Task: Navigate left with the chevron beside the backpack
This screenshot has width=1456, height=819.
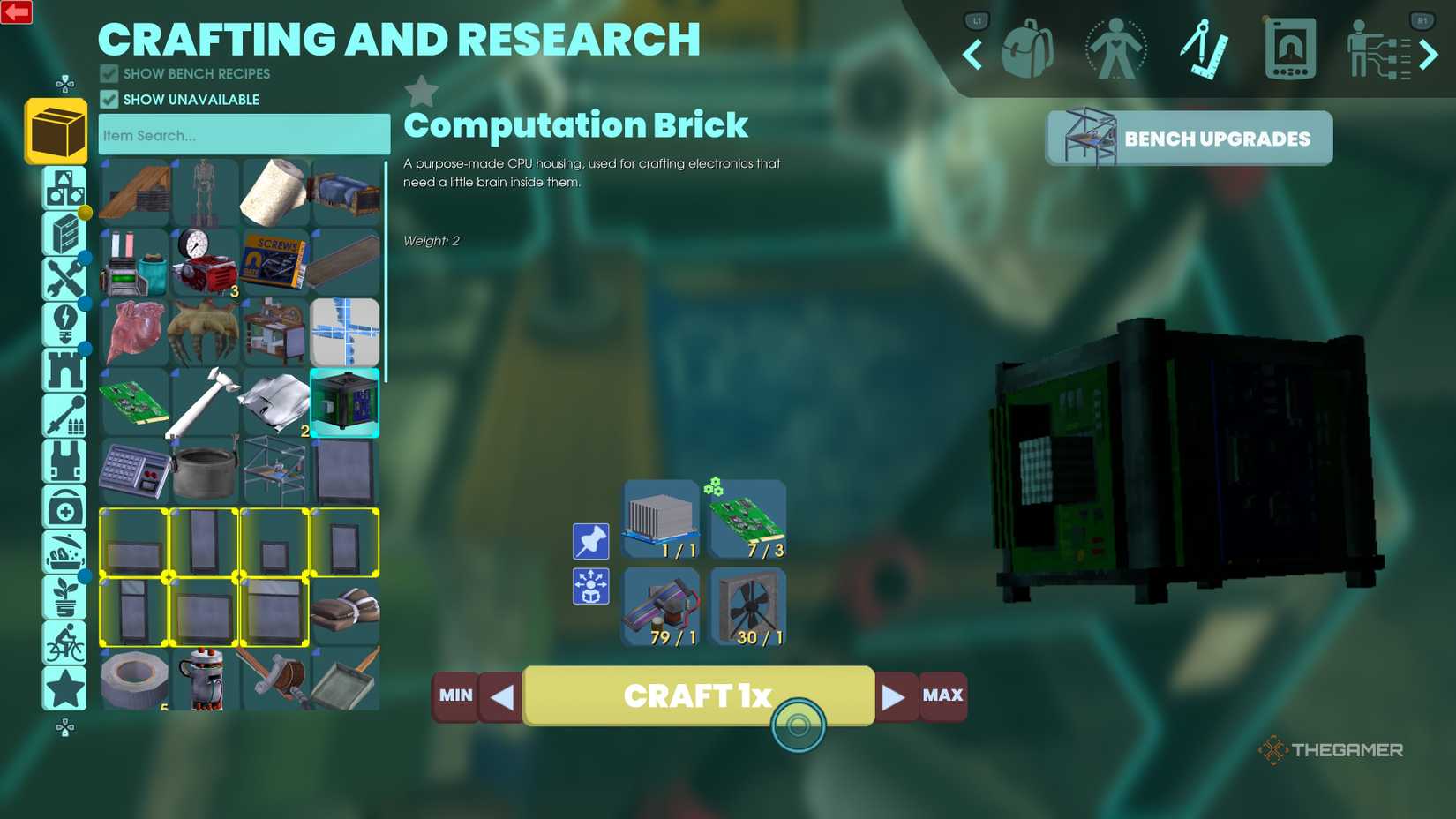Action: (x=971, y=55)
